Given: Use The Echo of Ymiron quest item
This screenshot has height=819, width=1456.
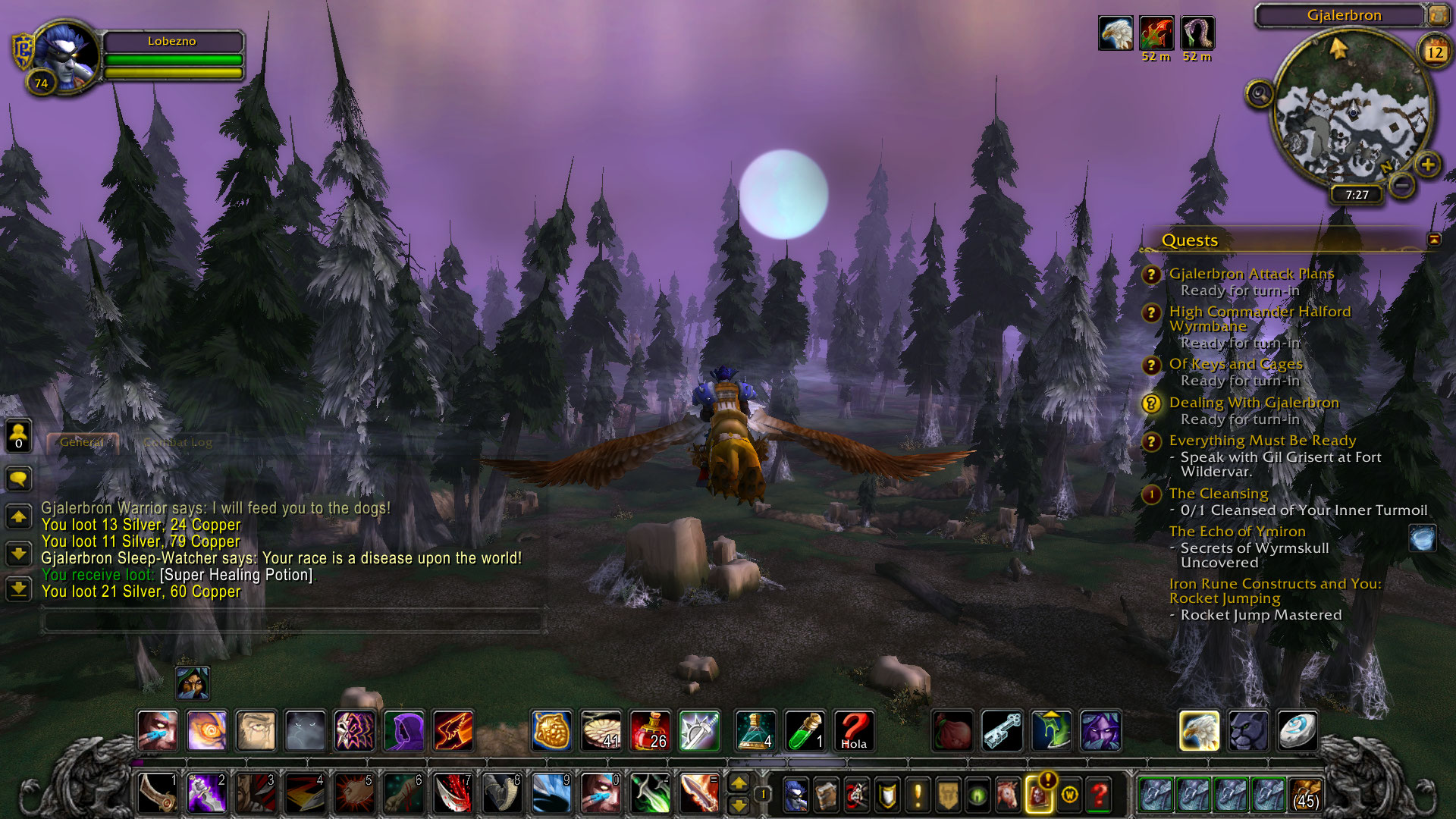Looking at the screenshot, I should pos(1423,538).
